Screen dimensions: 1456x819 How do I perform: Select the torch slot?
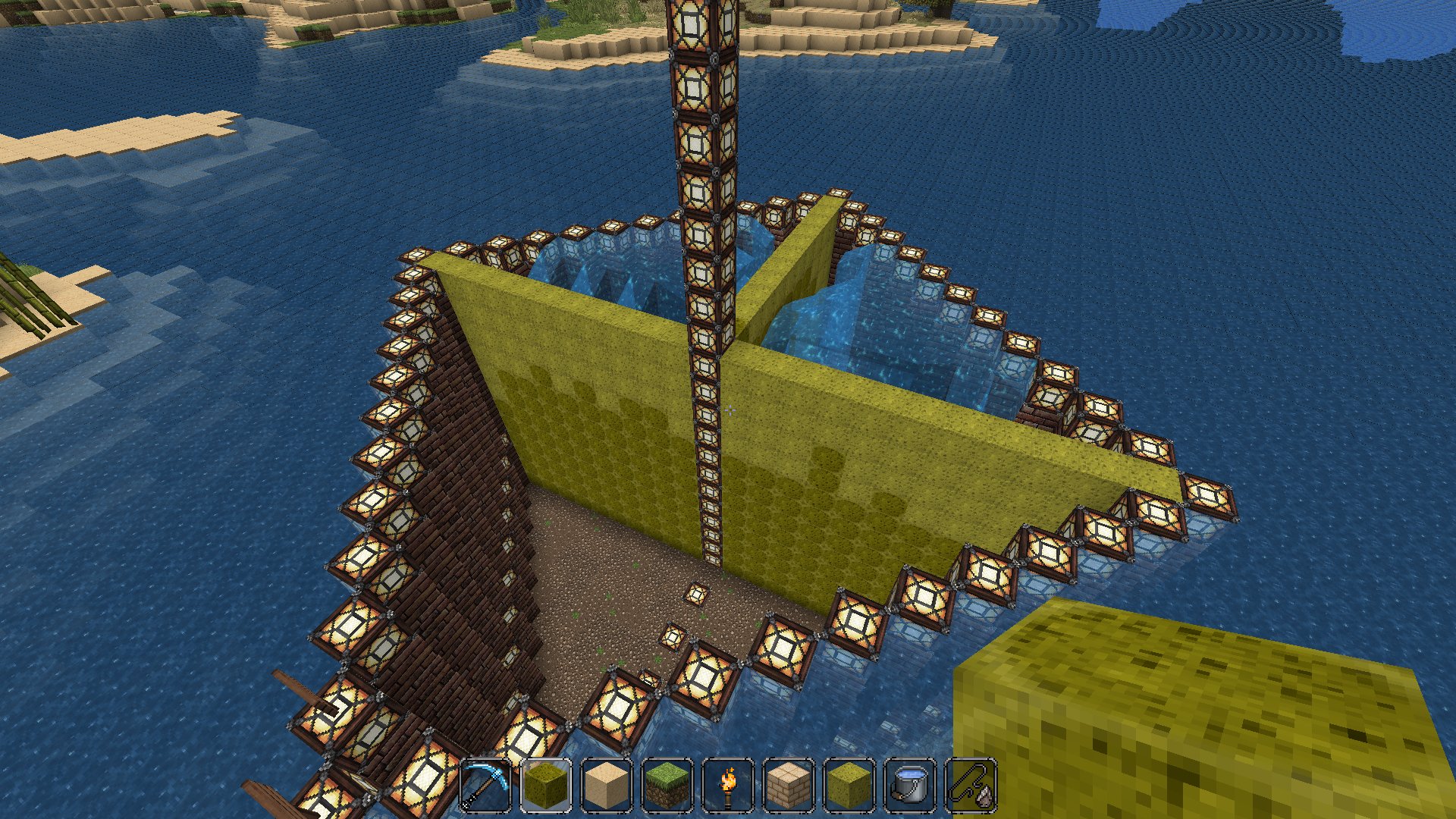click(x=728, y=786)
